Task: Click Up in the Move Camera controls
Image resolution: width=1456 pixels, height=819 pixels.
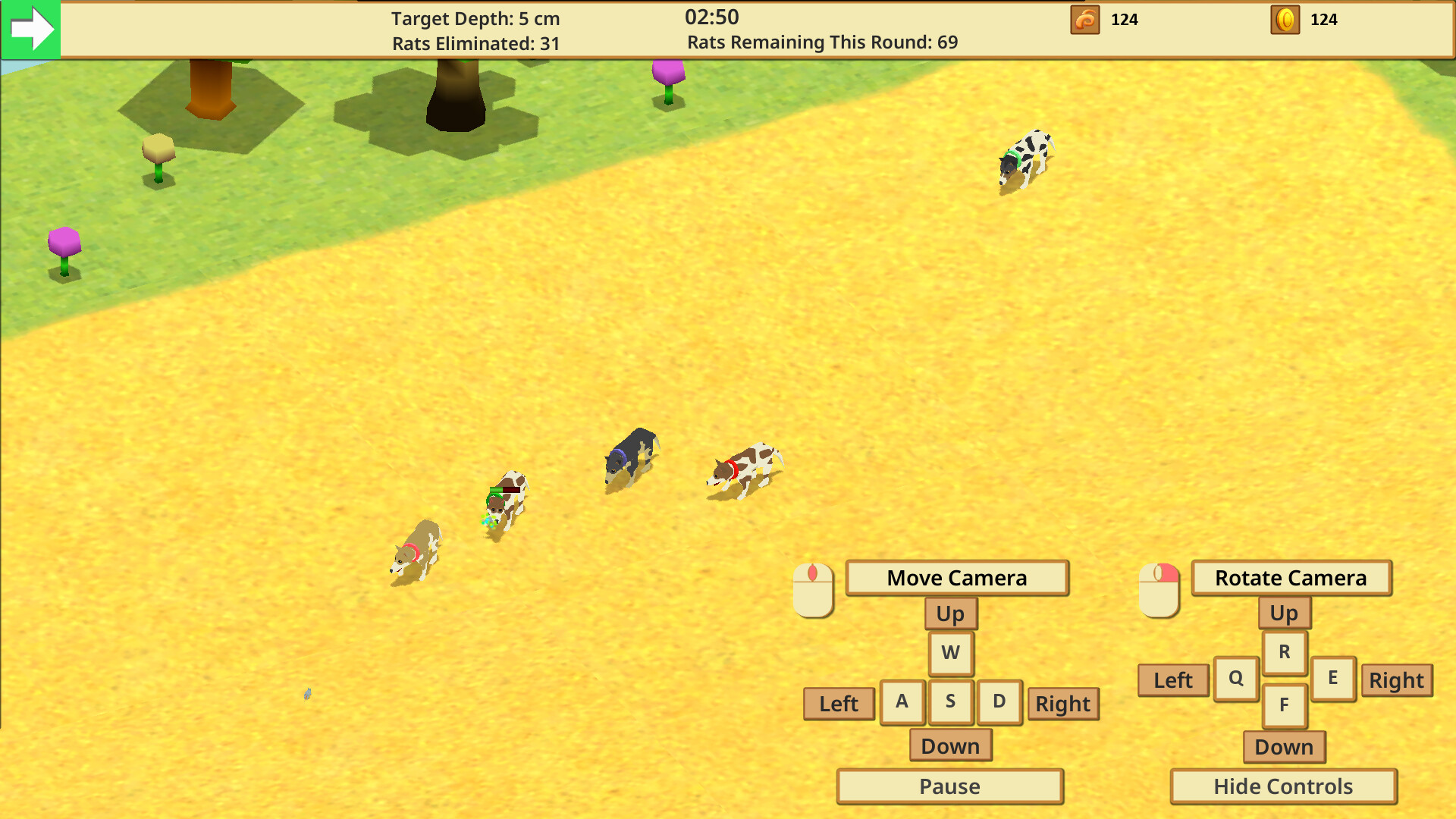Action: click(950, 613)
